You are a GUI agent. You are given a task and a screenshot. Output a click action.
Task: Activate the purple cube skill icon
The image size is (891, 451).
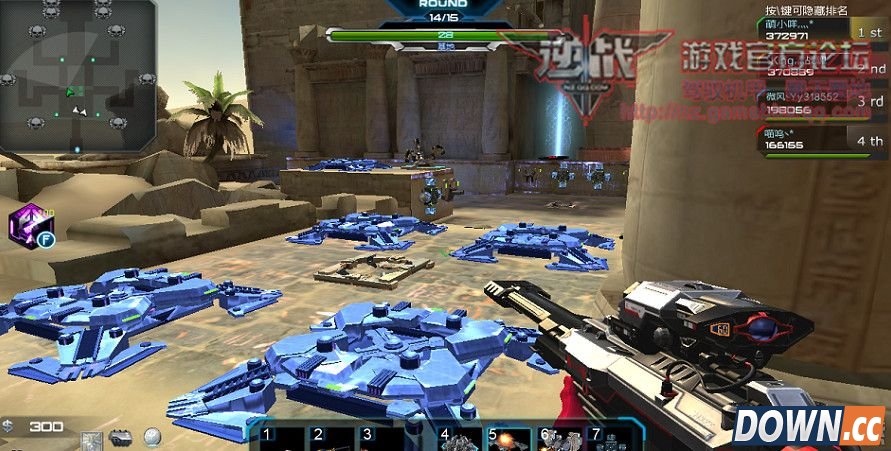tap(29, 223)
